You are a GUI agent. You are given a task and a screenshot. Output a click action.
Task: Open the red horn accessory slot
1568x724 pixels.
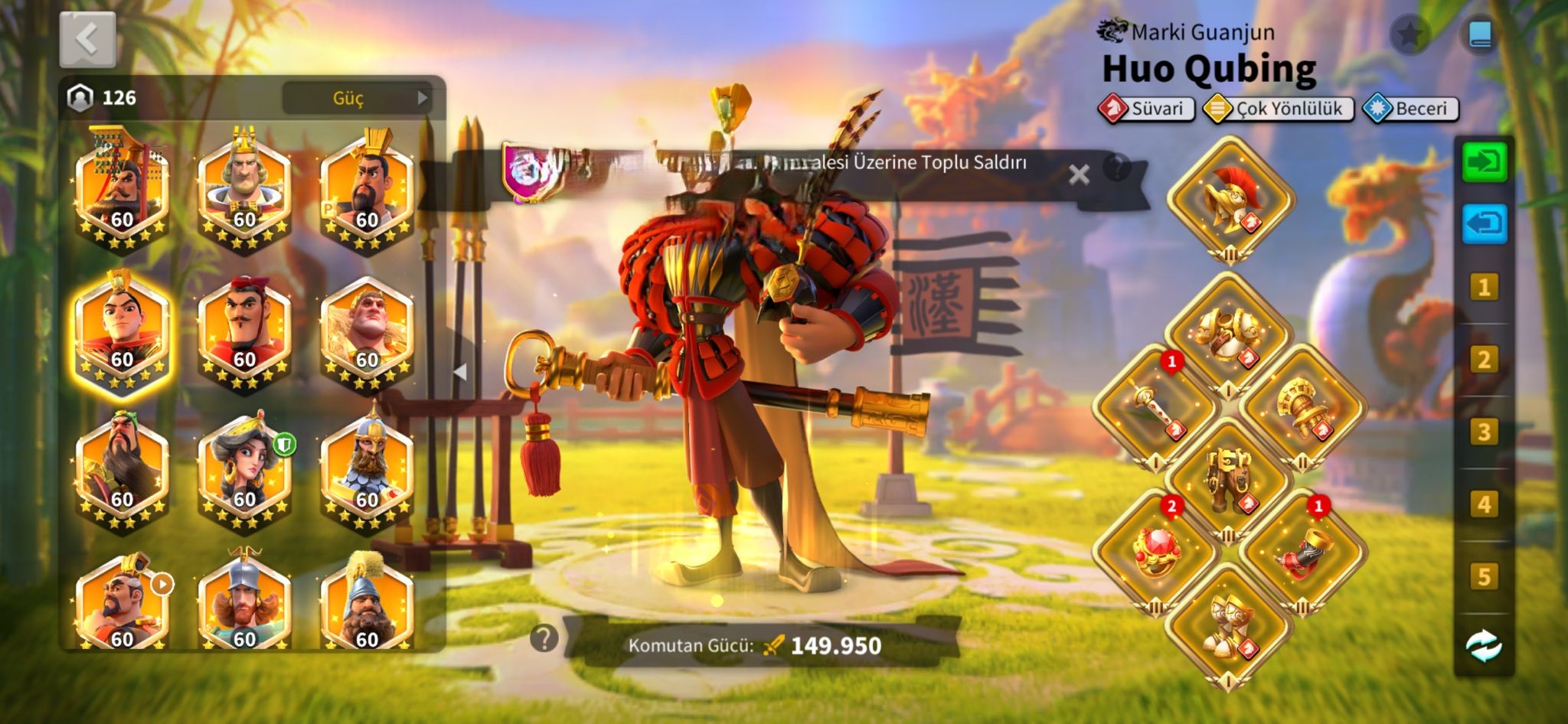point(1302,552)
